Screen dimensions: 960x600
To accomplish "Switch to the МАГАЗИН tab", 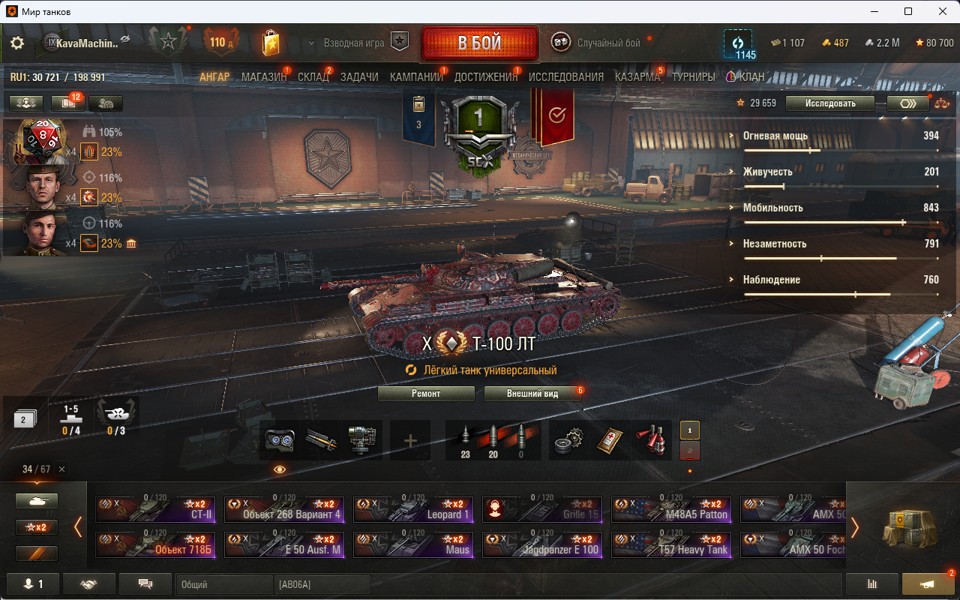I will (264, 77).
